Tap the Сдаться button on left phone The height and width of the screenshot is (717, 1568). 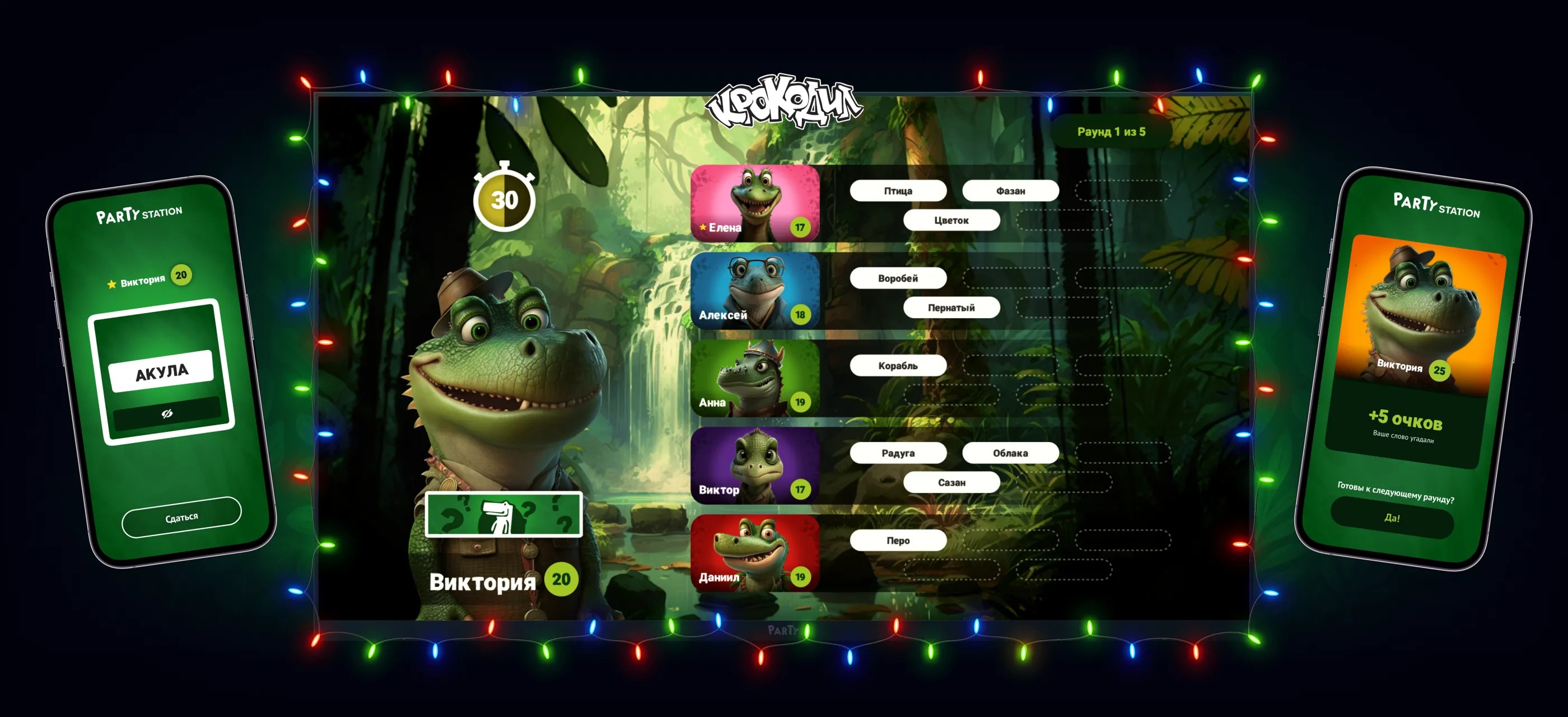(181, 518)
